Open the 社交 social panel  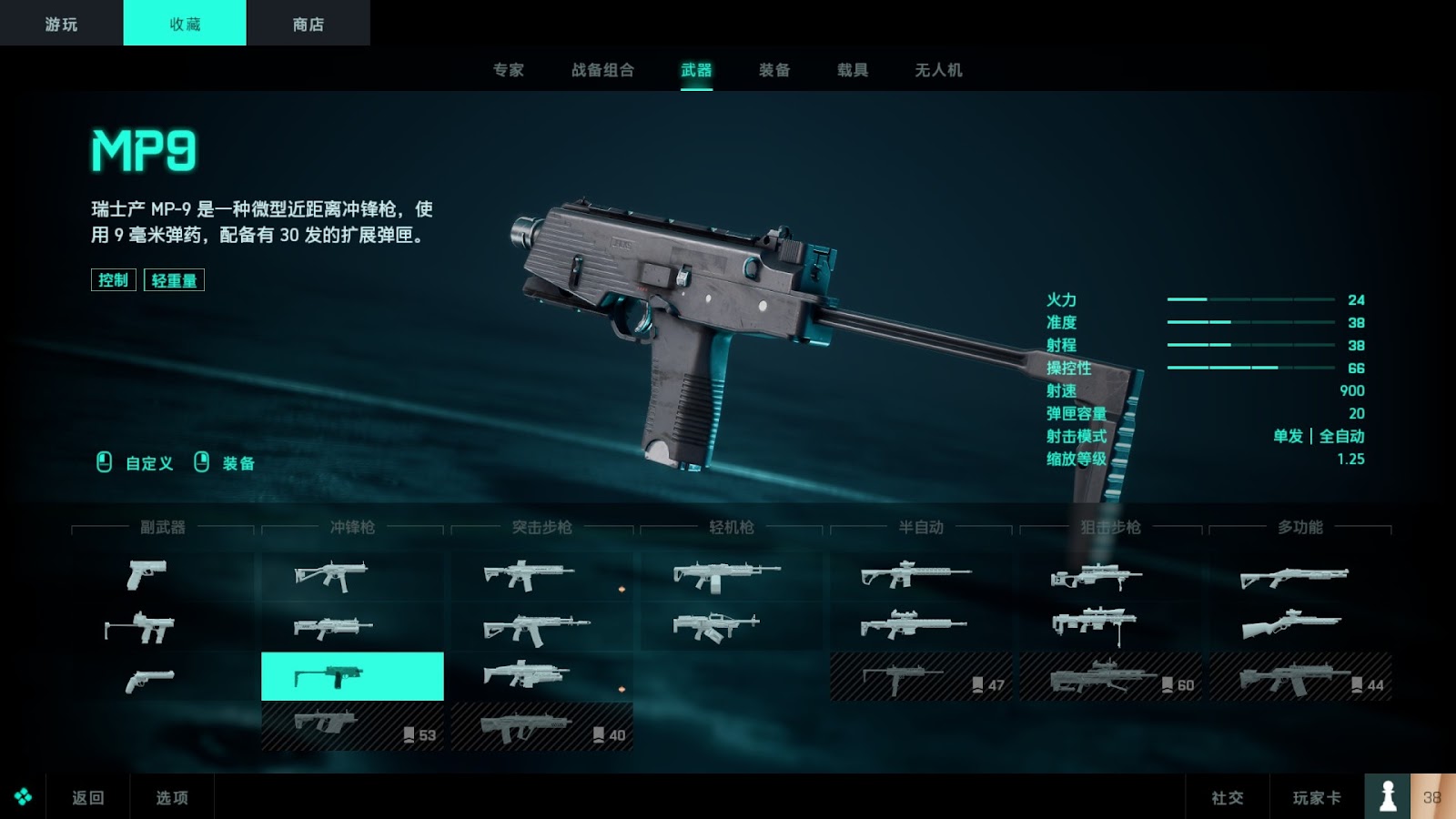(x=1227, y=797)
